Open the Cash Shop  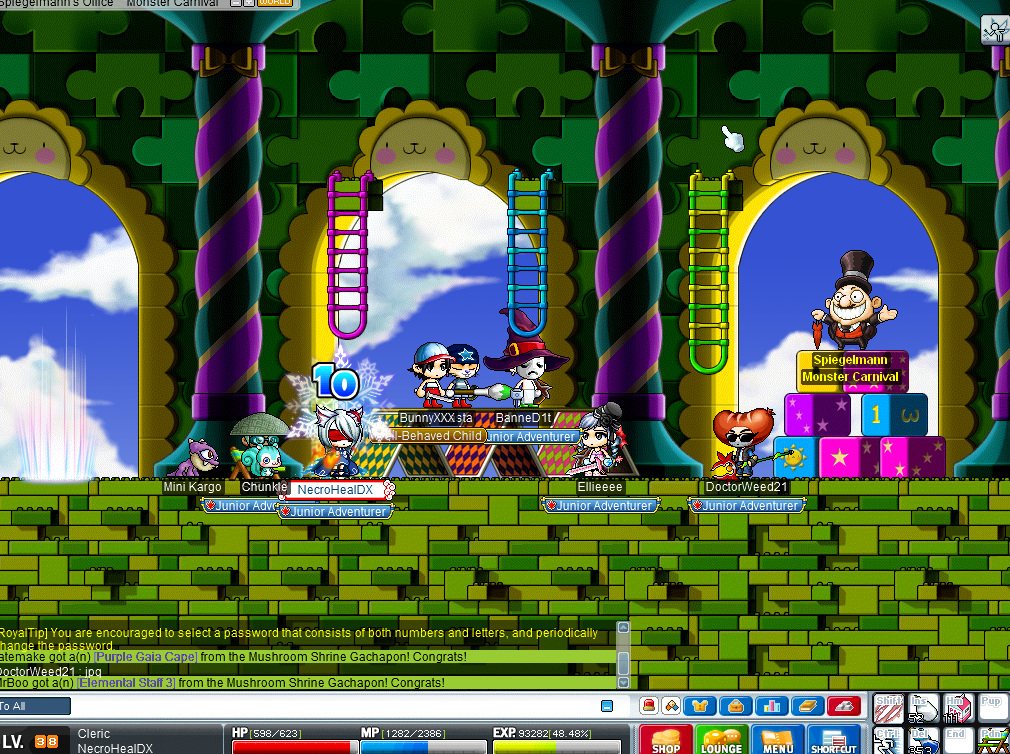point(665,740)
